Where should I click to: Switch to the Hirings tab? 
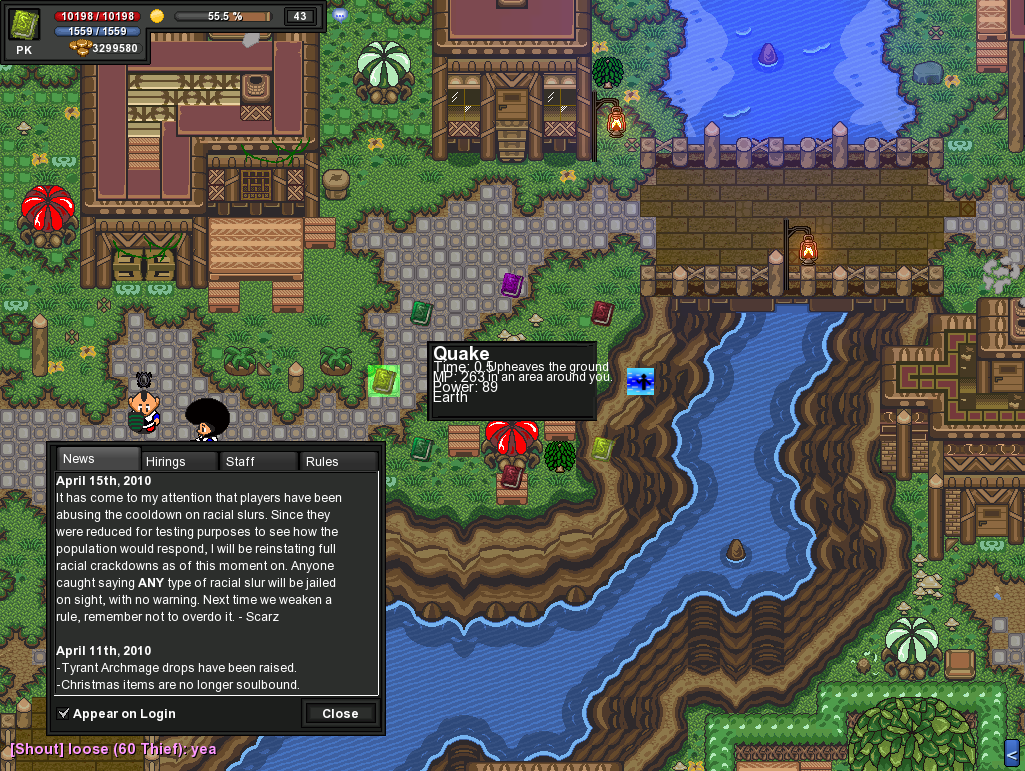click(x=178, y=461)
